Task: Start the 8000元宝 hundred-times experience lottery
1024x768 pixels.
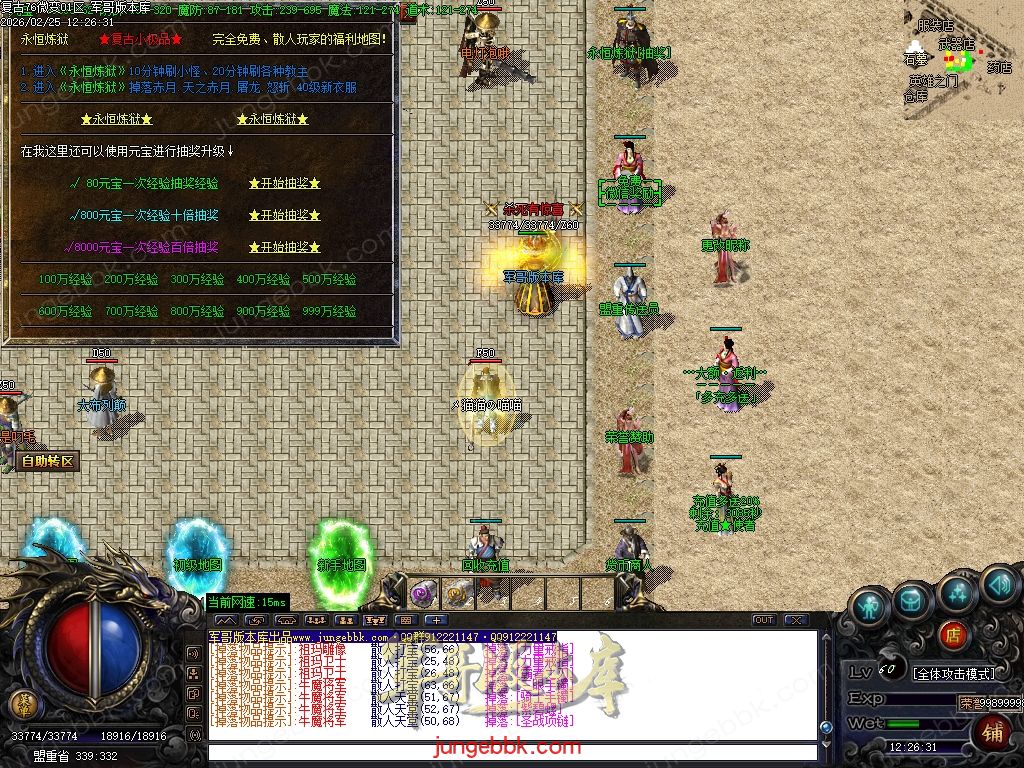Action: (284, 247)
